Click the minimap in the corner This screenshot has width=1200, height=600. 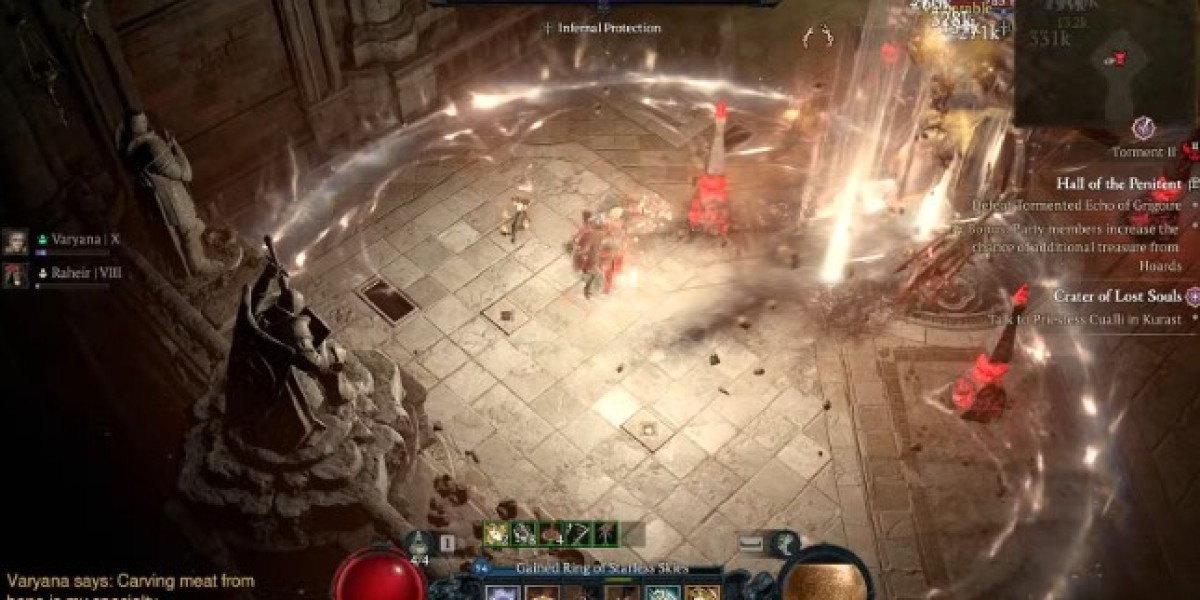click(1105, 62)
